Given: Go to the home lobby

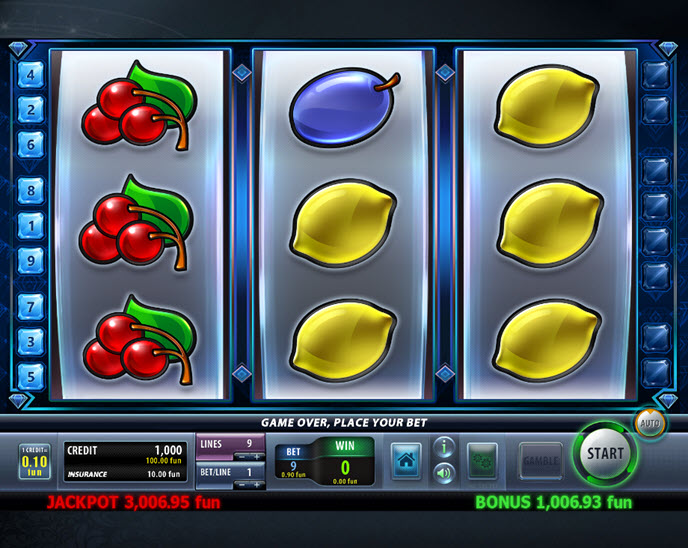Looking at the screenshot, I should tap(405, 461).
